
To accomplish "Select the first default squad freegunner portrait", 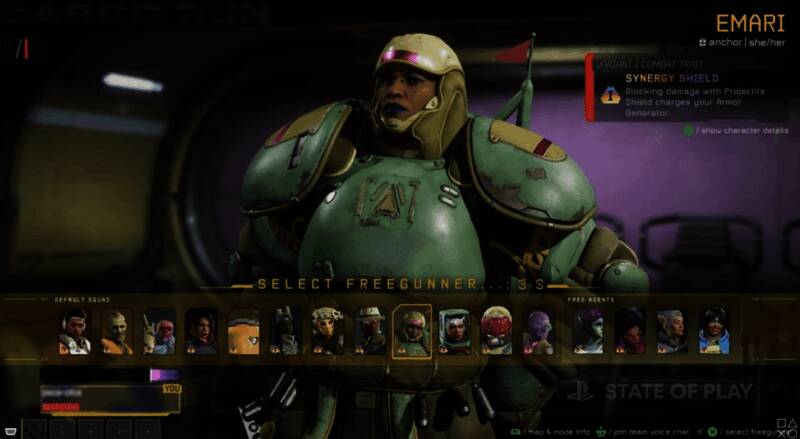I will click(x=75, y=331).
